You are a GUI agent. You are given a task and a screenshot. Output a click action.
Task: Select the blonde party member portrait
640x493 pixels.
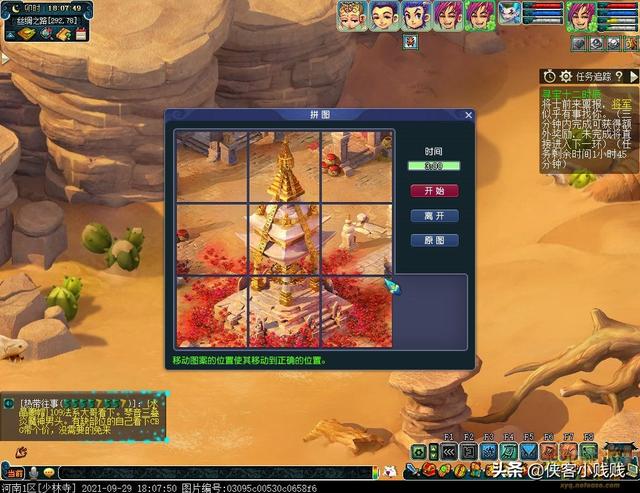point(350,15)
